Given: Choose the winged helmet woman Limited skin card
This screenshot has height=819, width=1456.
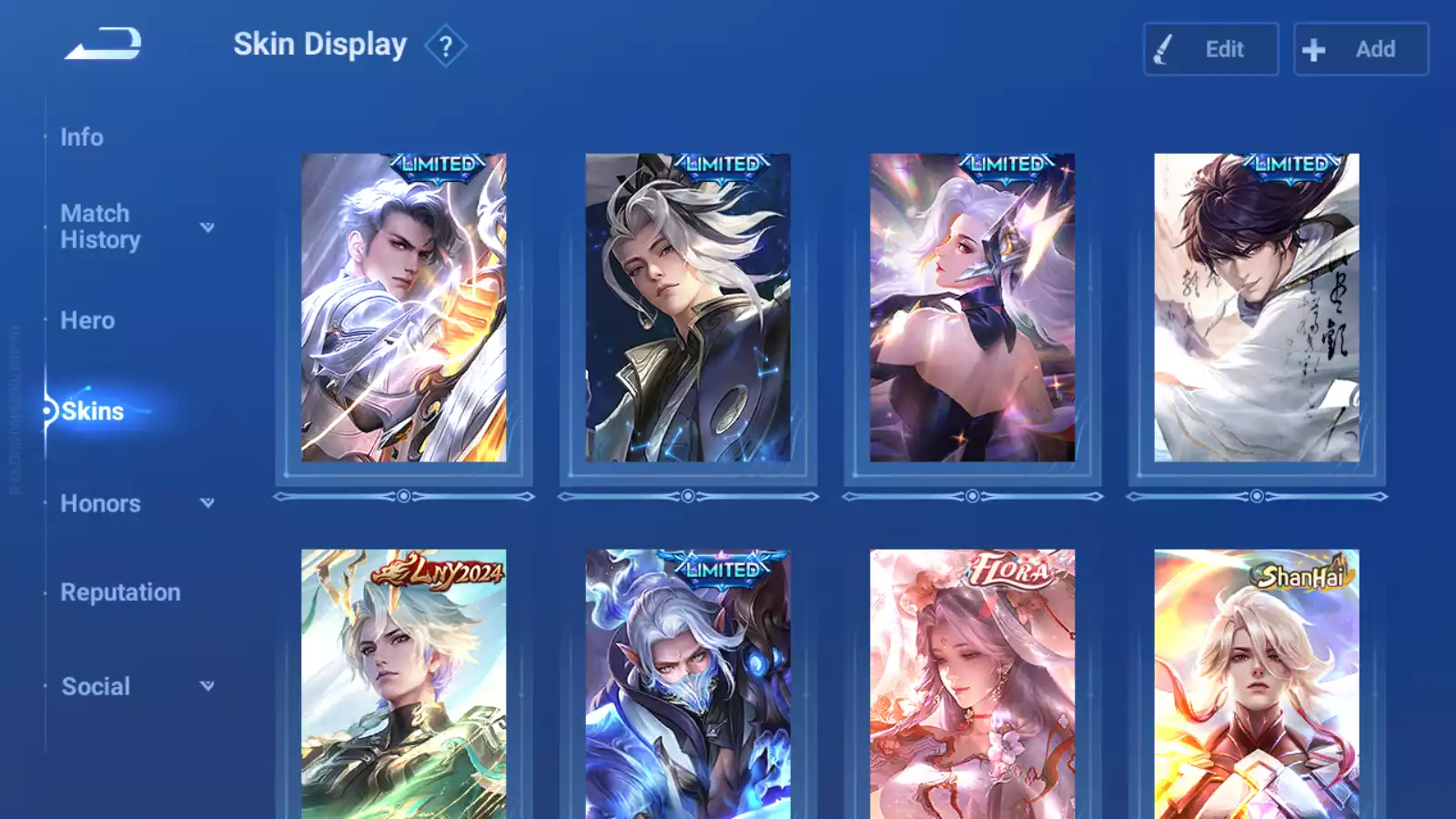Looking at the screenshot, I should point(972,308).
